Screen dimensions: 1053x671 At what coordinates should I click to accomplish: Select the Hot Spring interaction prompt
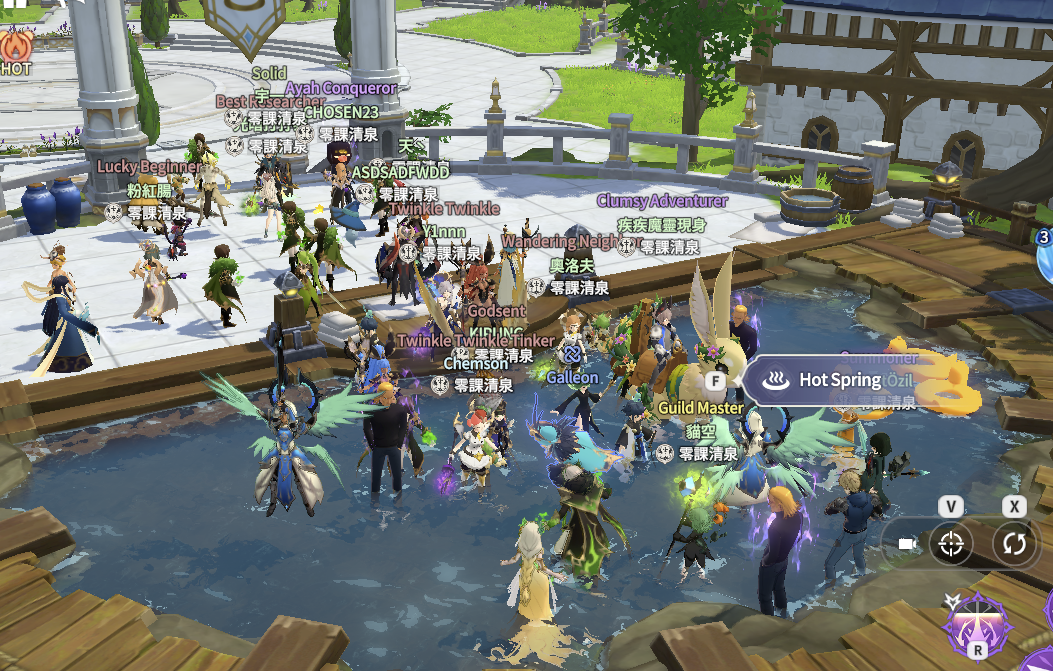[822, 381]
